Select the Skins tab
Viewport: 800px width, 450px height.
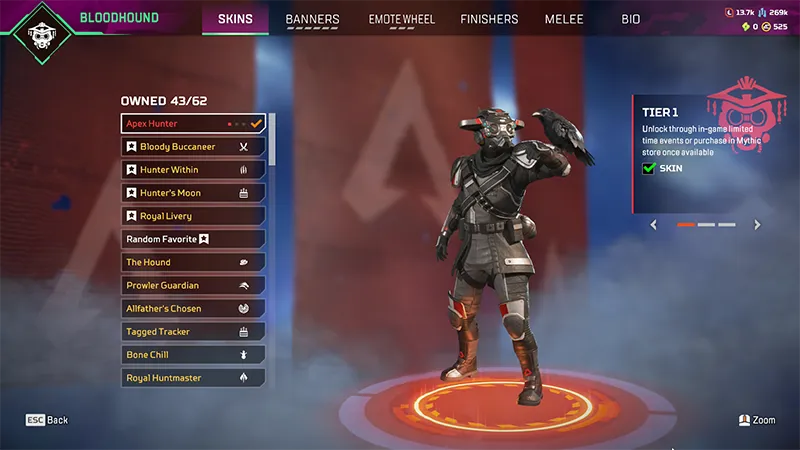(235, 19)
